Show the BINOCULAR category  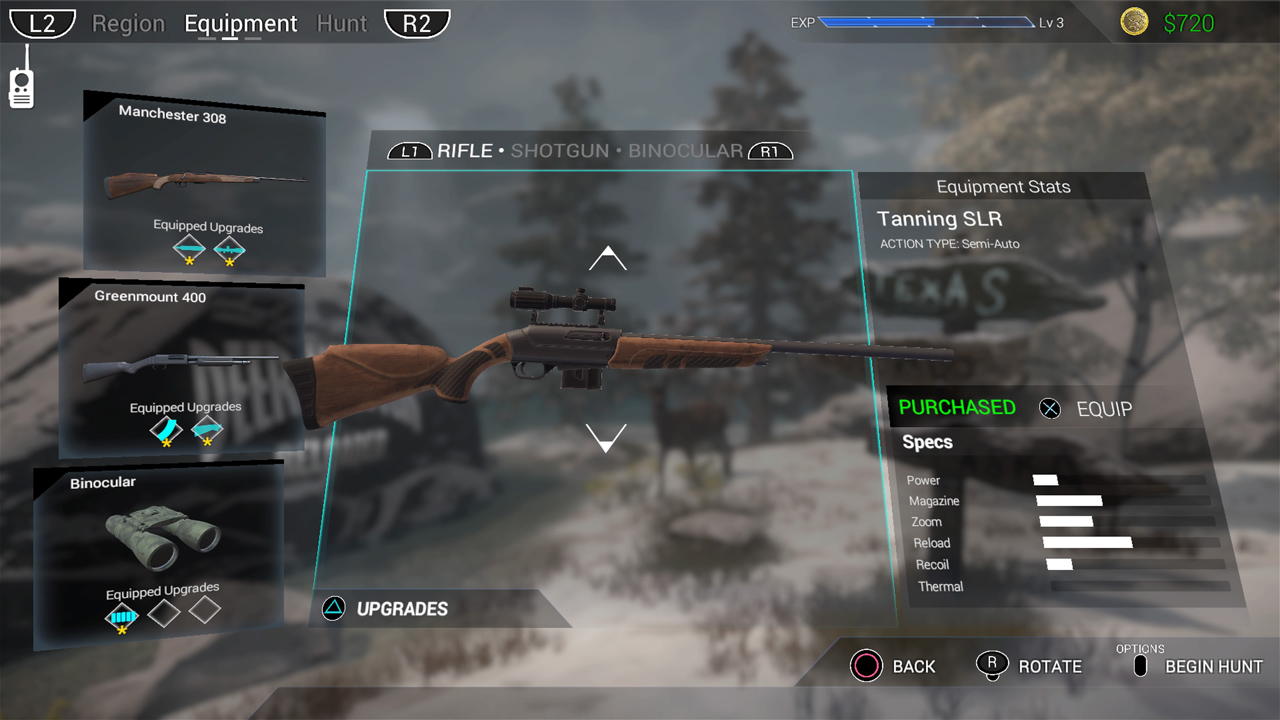pos(686,152)
